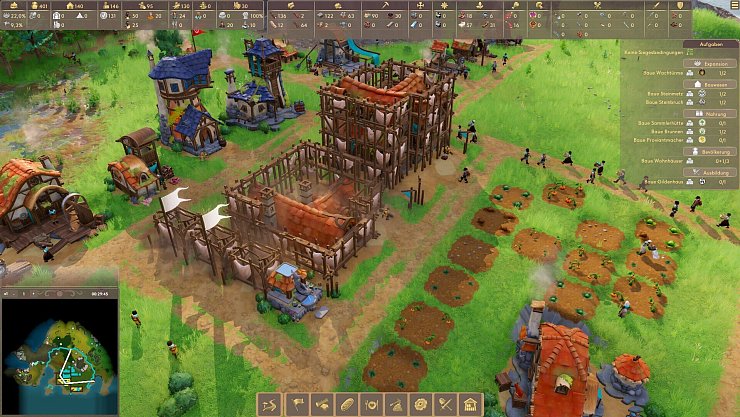This screenshot has width=740, height=417.
Task: Open the house building category
Action: point(471,404)
